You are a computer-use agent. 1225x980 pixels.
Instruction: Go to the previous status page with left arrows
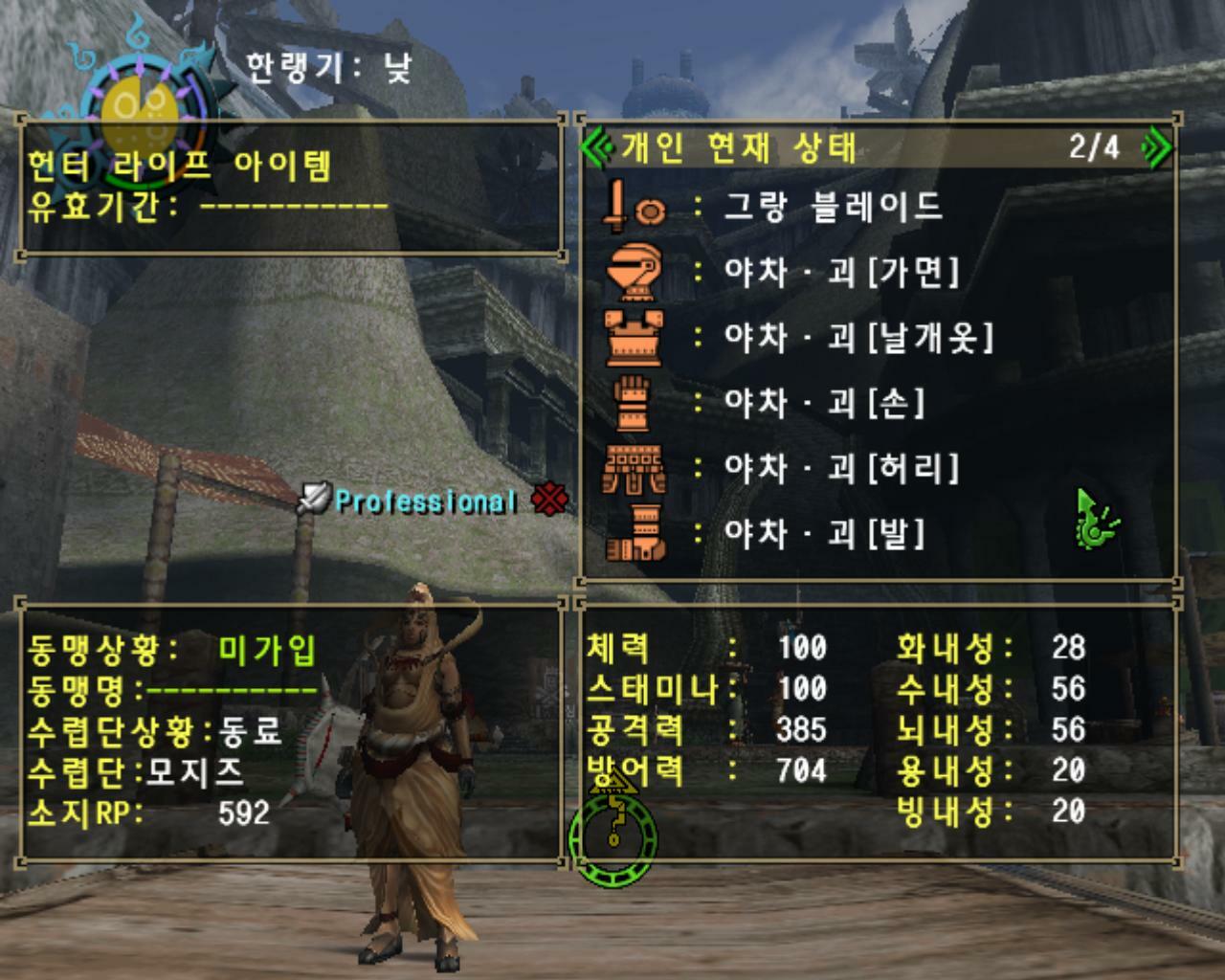598,144
